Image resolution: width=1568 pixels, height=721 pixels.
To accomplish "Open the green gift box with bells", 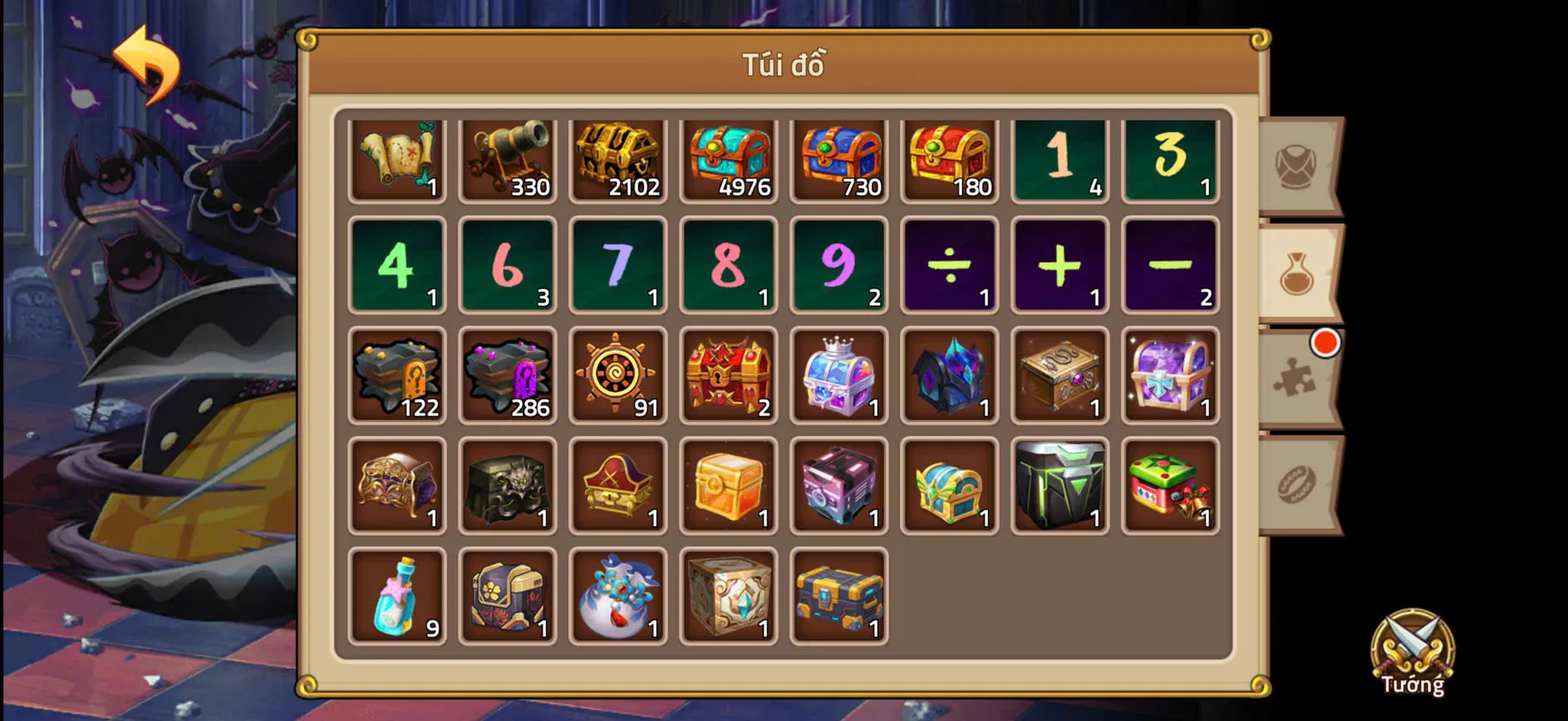I will [x=1170, y=486].
